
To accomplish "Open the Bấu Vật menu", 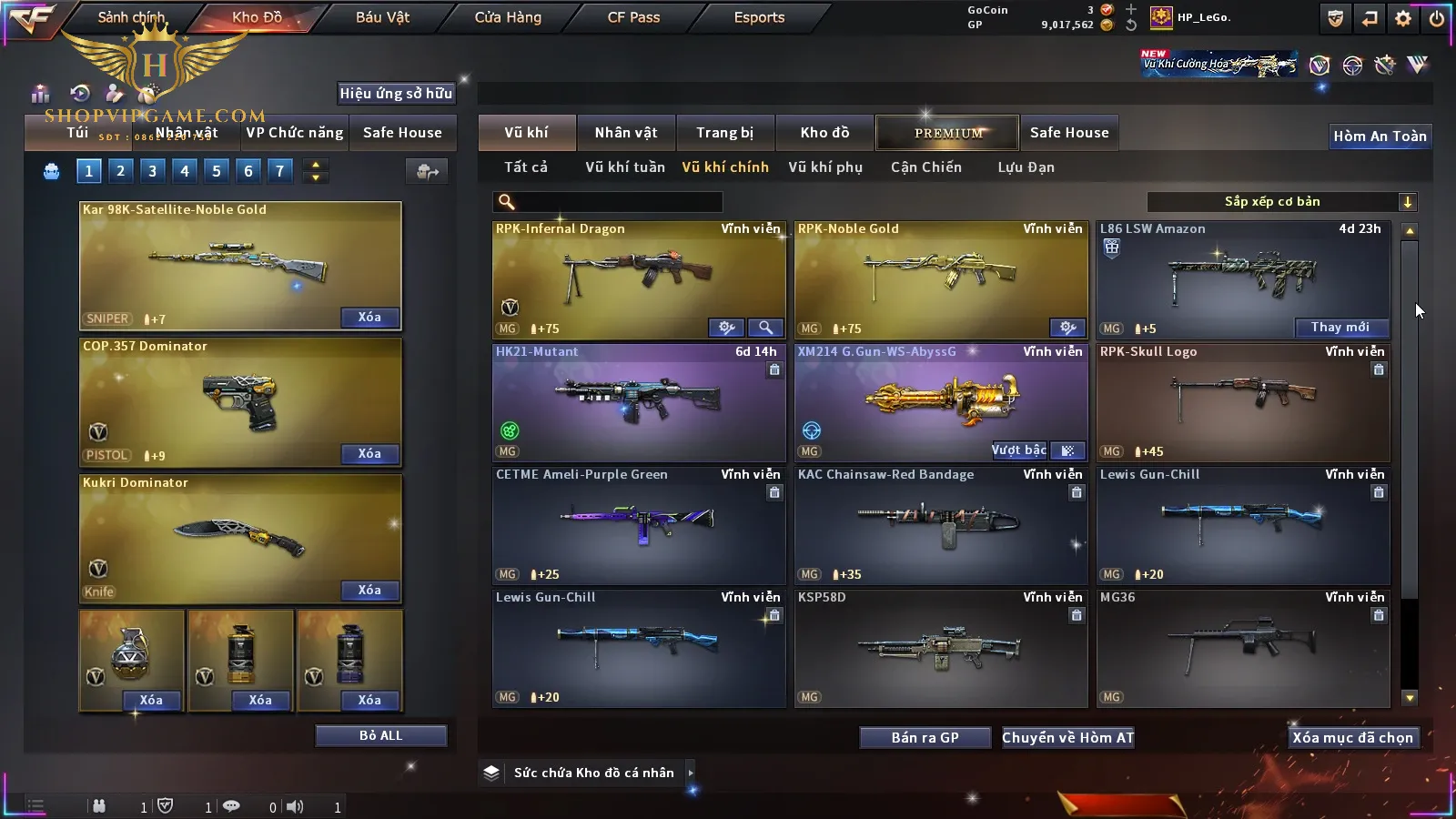I will pyautogui.click(x=382, y=17).
